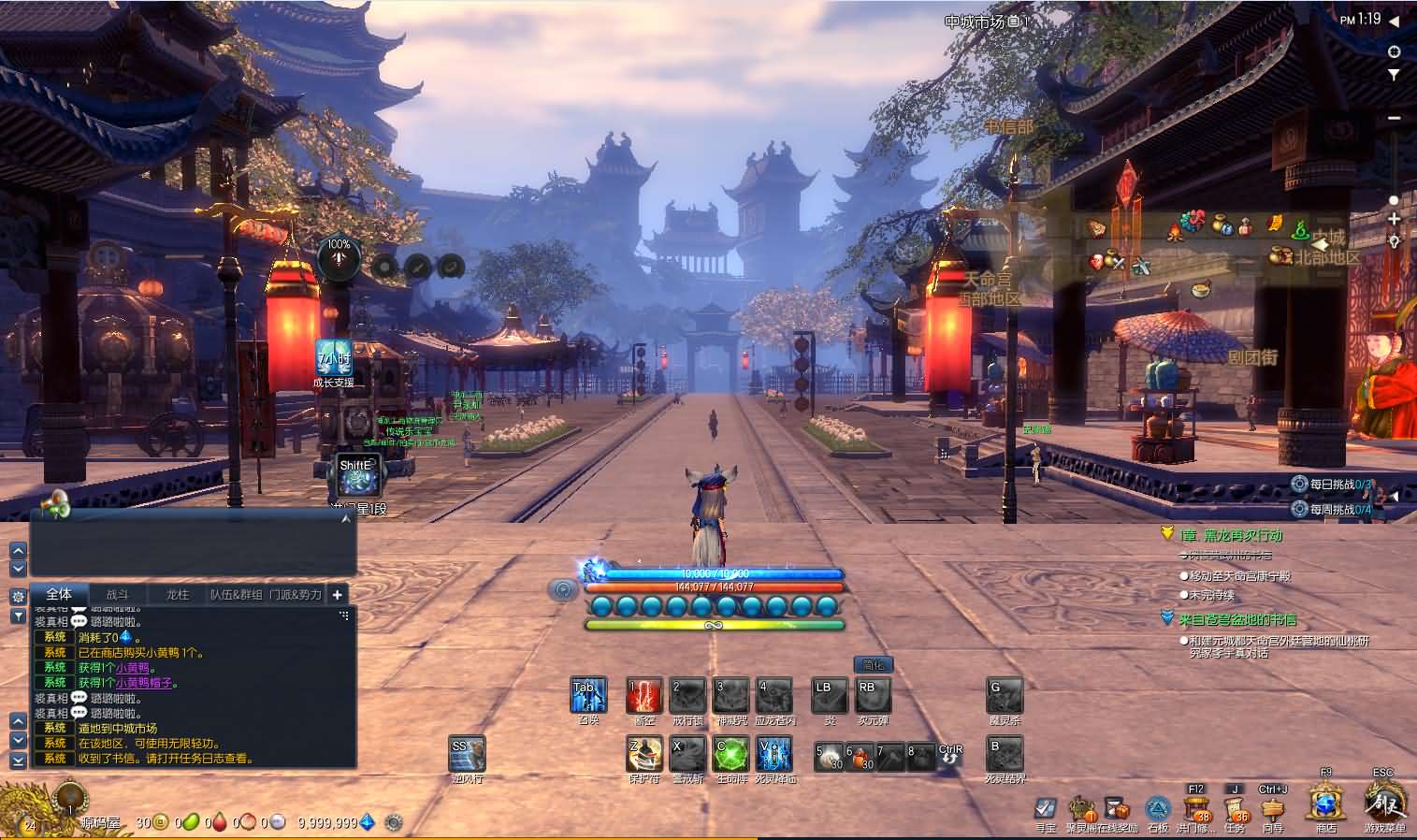Switch to the 战斗 combat chat tab
1417x840 pixels.
(x=121, y=594)
